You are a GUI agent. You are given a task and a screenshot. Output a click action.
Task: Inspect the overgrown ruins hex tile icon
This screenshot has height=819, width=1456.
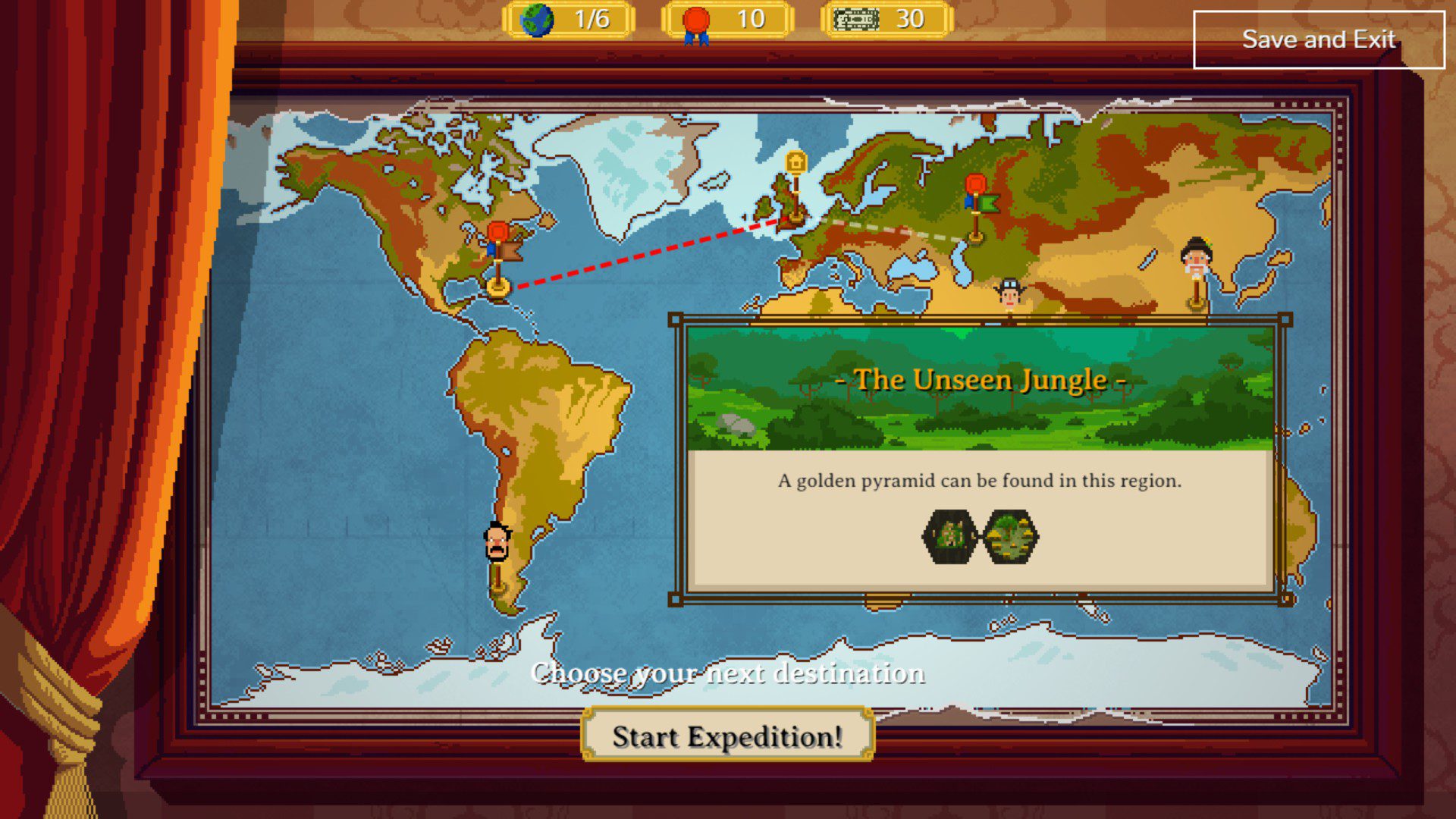pos(949,536)
